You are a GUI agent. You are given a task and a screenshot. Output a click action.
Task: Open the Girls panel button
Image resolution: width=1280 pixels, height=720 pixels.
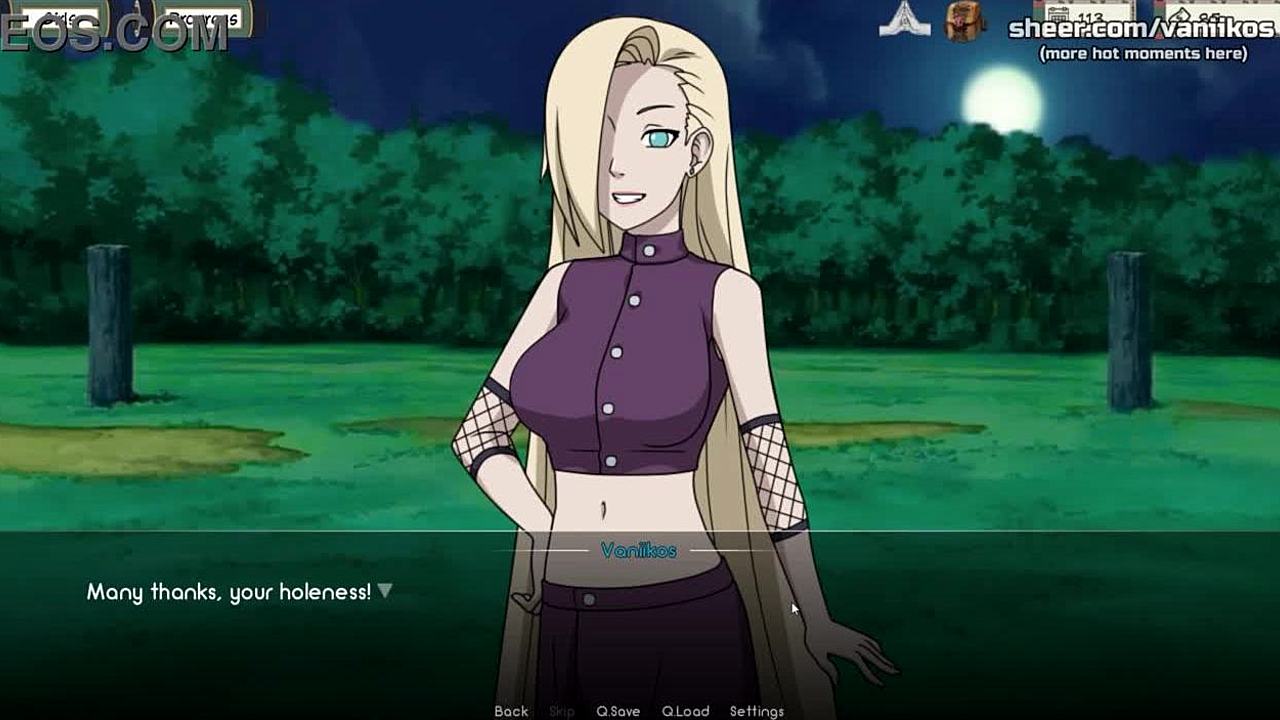click(x=62, y=18)
